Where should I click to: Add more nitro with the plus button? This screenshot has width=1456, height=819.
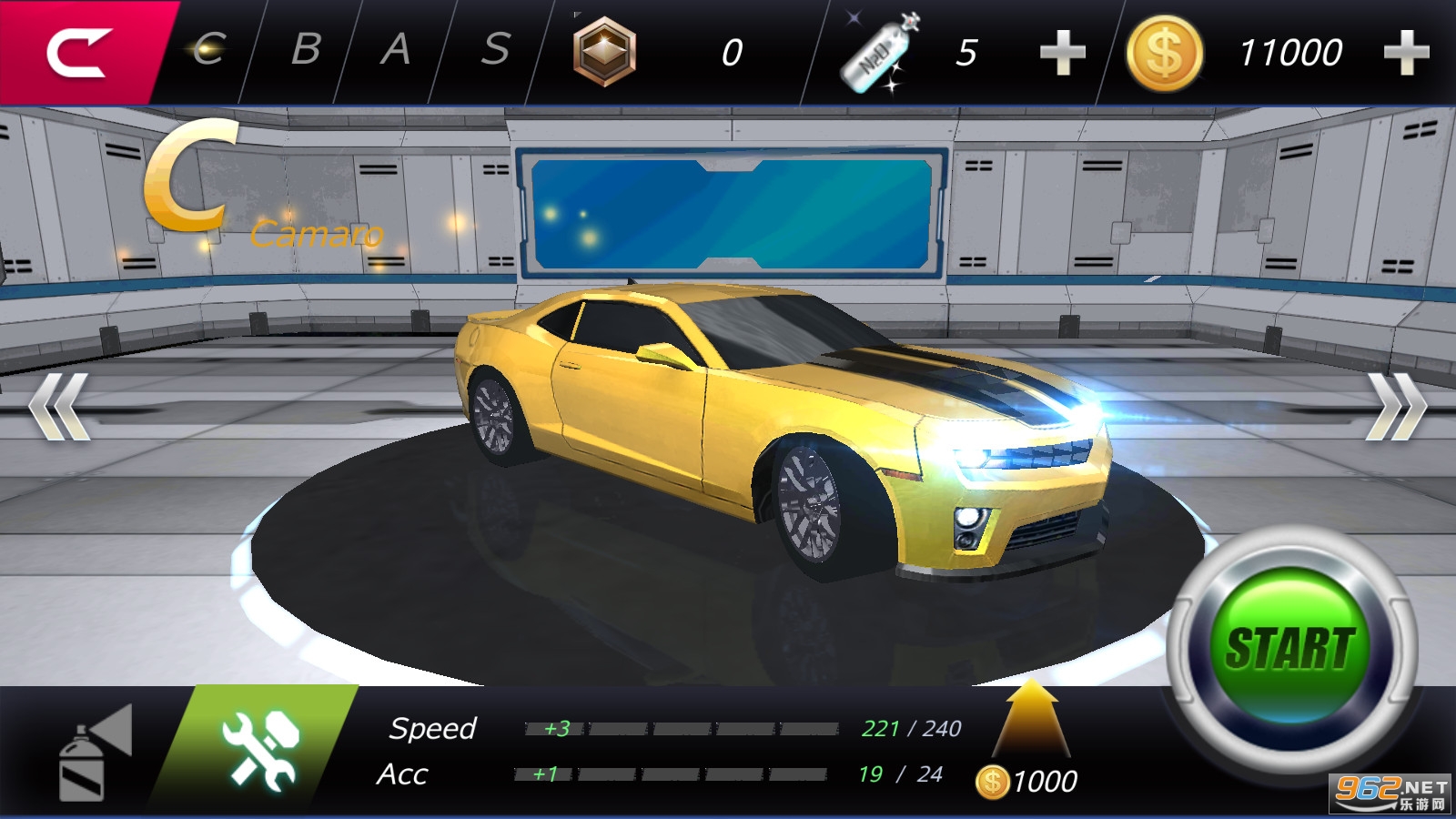[1062, 53]
